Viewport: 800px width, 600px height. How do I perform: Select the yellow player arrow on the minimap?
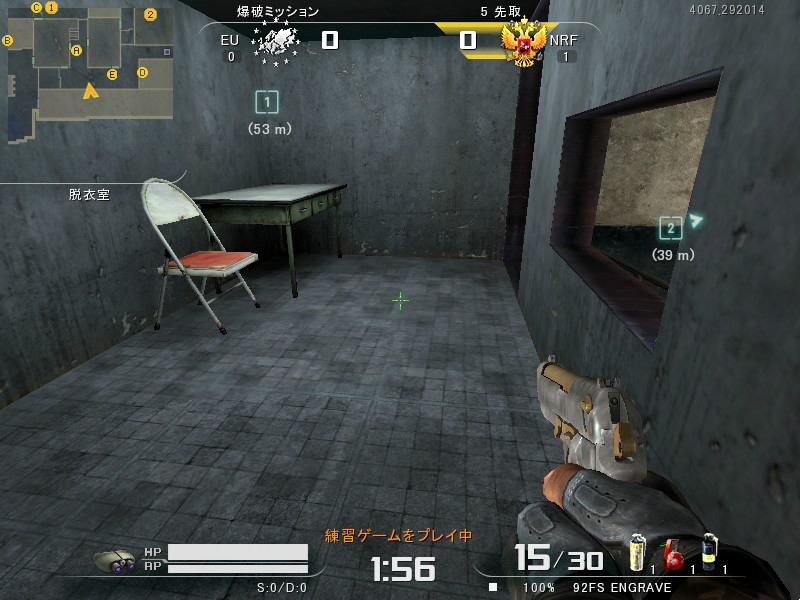[91, 91]
